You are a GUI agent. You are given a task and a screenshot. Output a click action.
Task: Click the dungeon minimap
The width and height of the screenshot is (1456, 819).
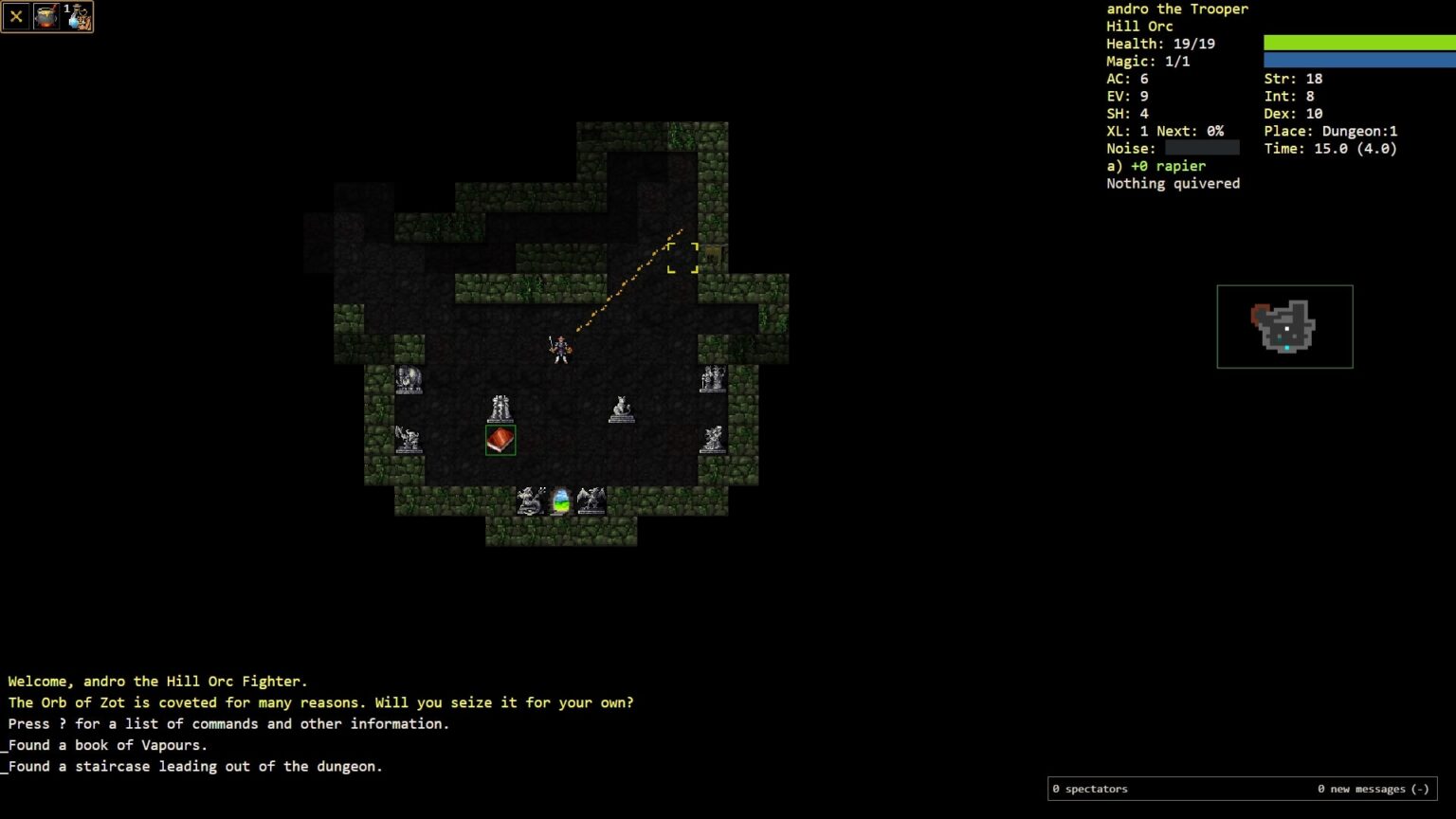tap(1284, 326)
